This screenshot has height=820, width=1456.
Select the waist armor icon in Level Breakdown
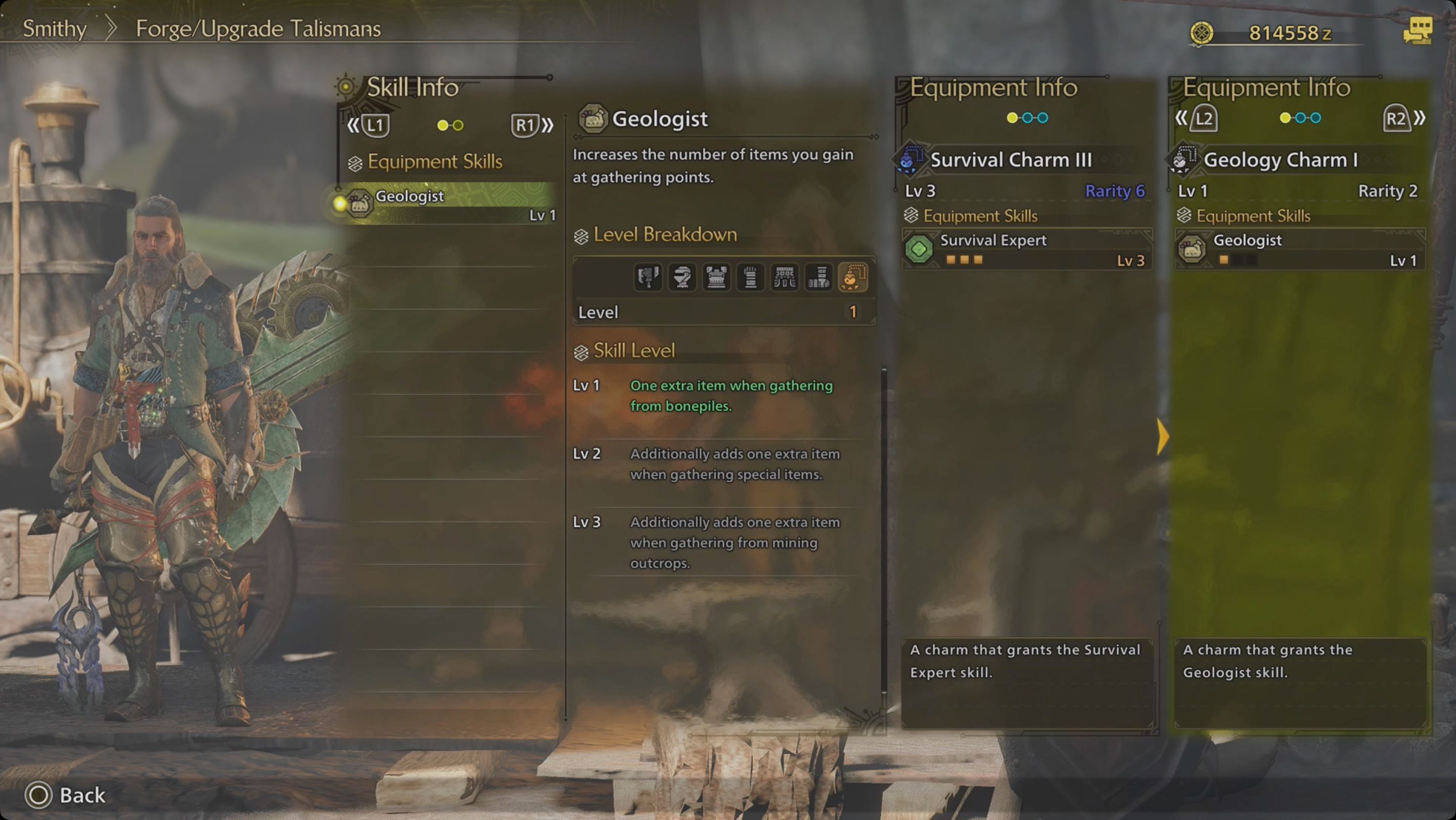[786, 278]
